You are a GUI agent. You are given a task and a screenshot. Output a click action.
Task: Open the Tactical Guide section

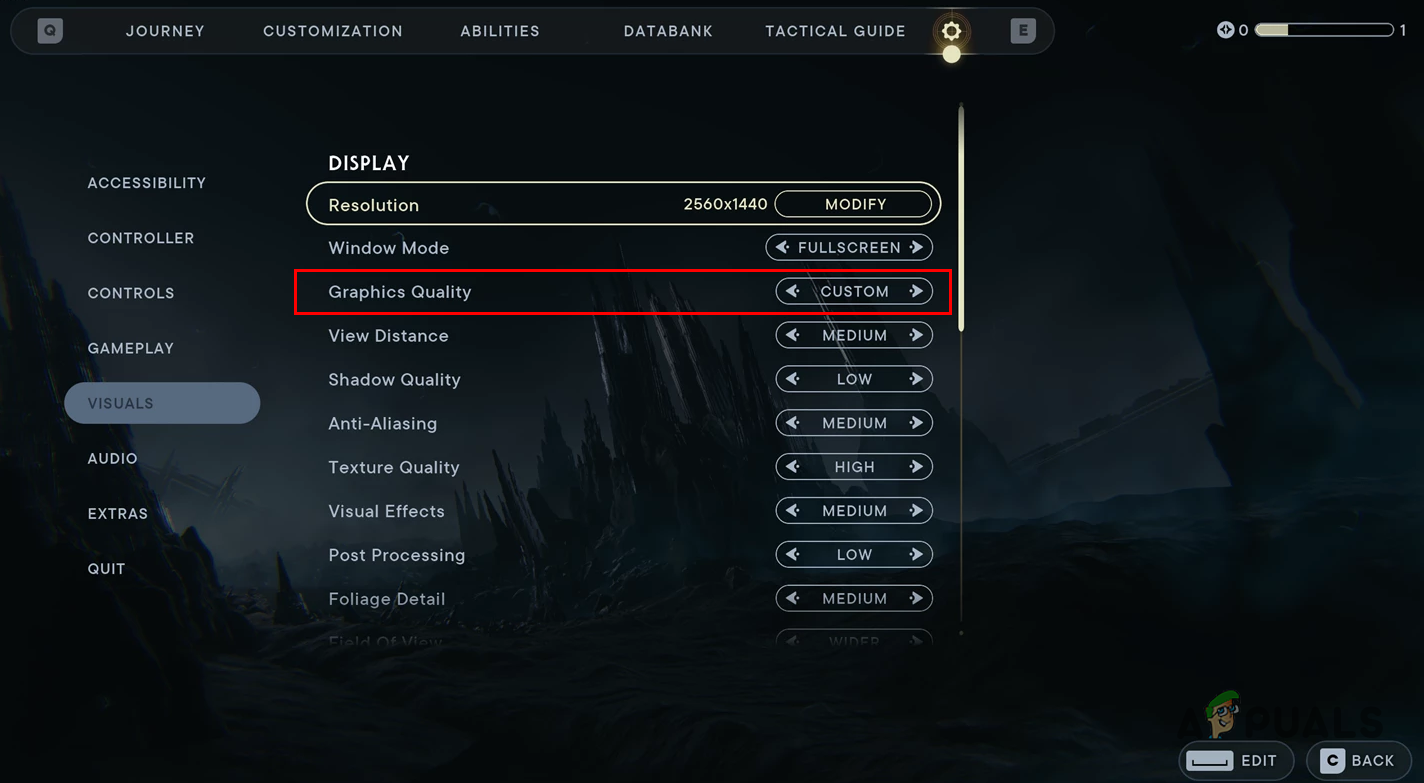(x=835, y=31)
